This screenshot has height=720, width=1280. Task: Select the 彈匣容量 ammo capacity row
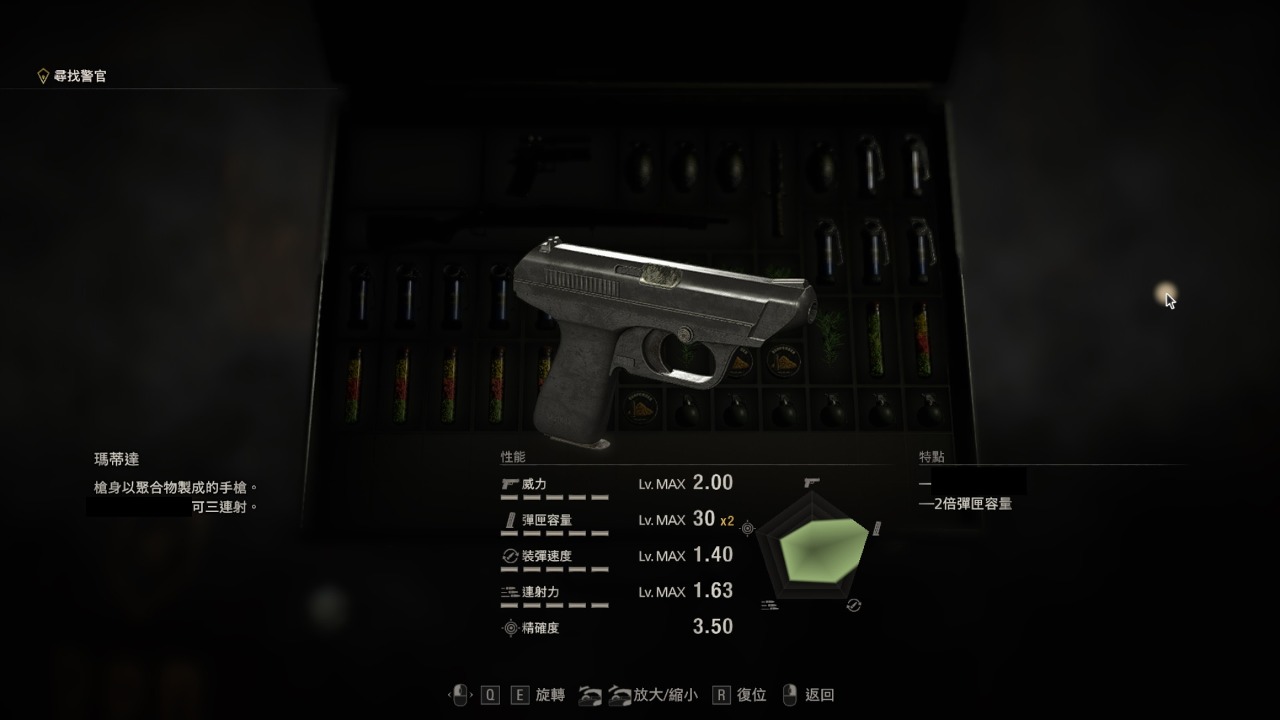tap(616, 520)
